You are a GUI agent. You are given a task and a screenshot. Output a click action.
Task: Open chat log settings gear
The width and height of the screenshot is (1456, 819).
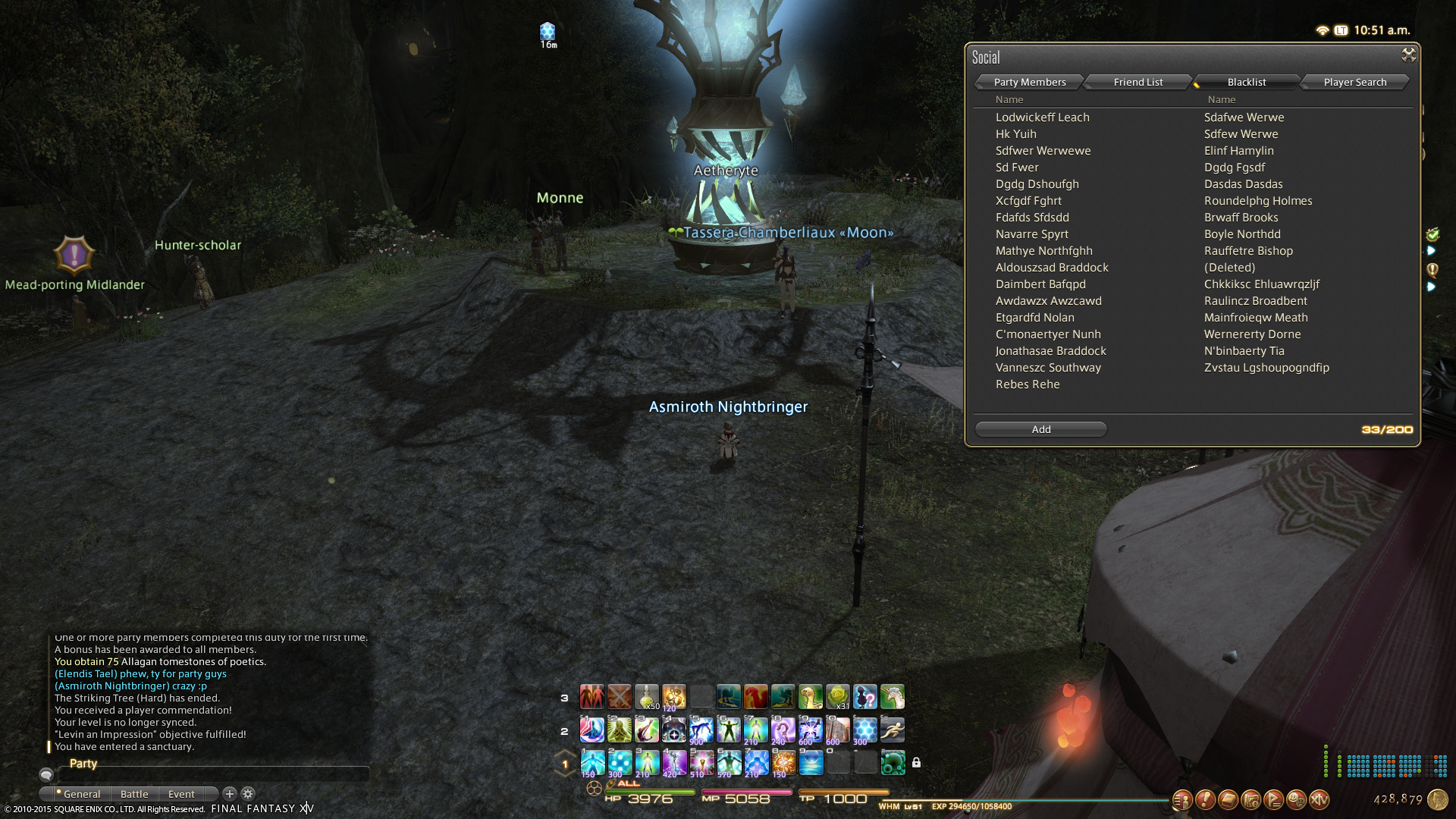click(x=248, y=793)
